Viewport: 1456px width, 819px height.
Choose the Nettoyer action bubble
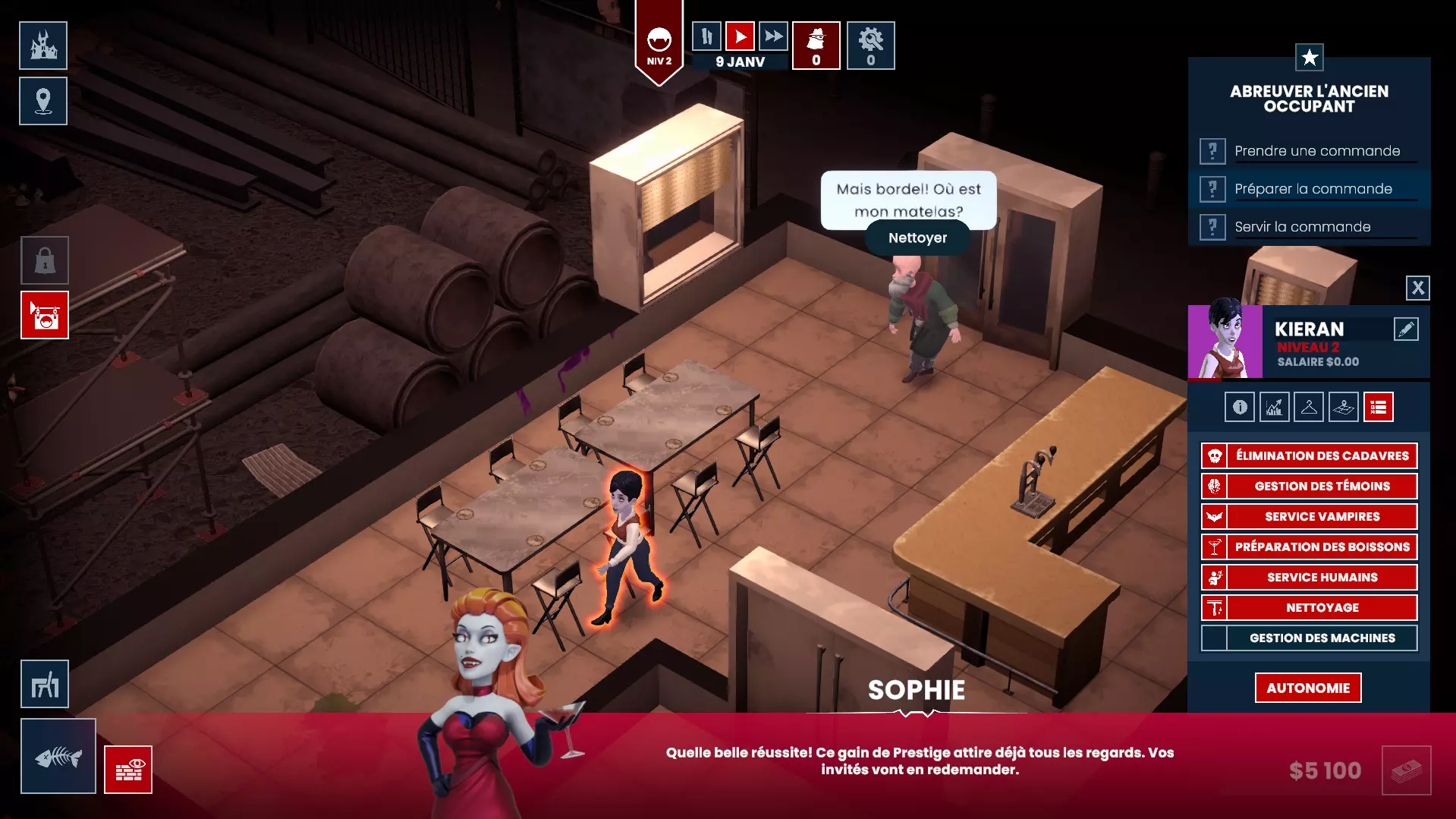tap(917, 238)
